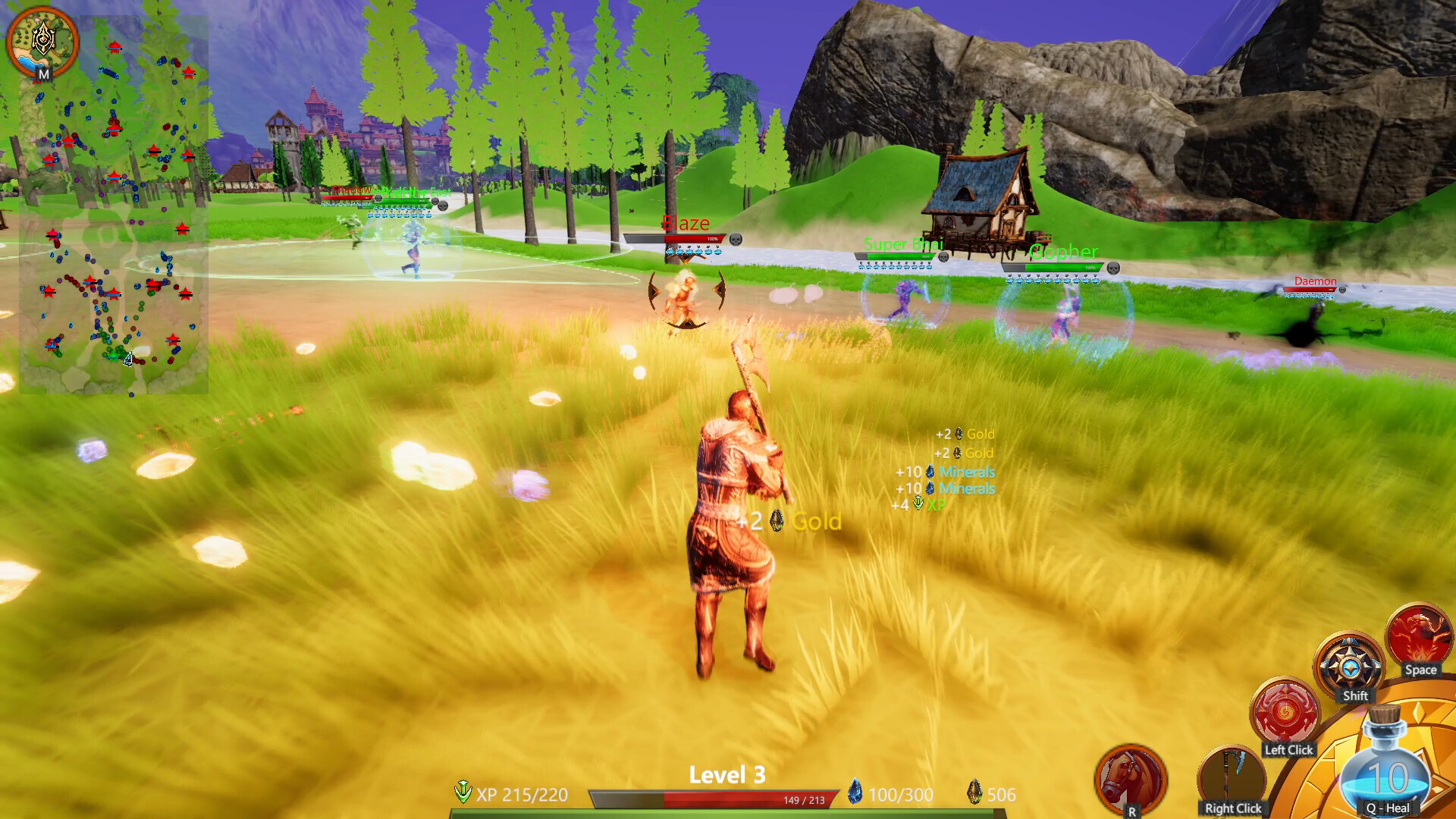This screenshot has width=1456, height=819.
Task: Click the Level 3 label
Action: point(726,775)
